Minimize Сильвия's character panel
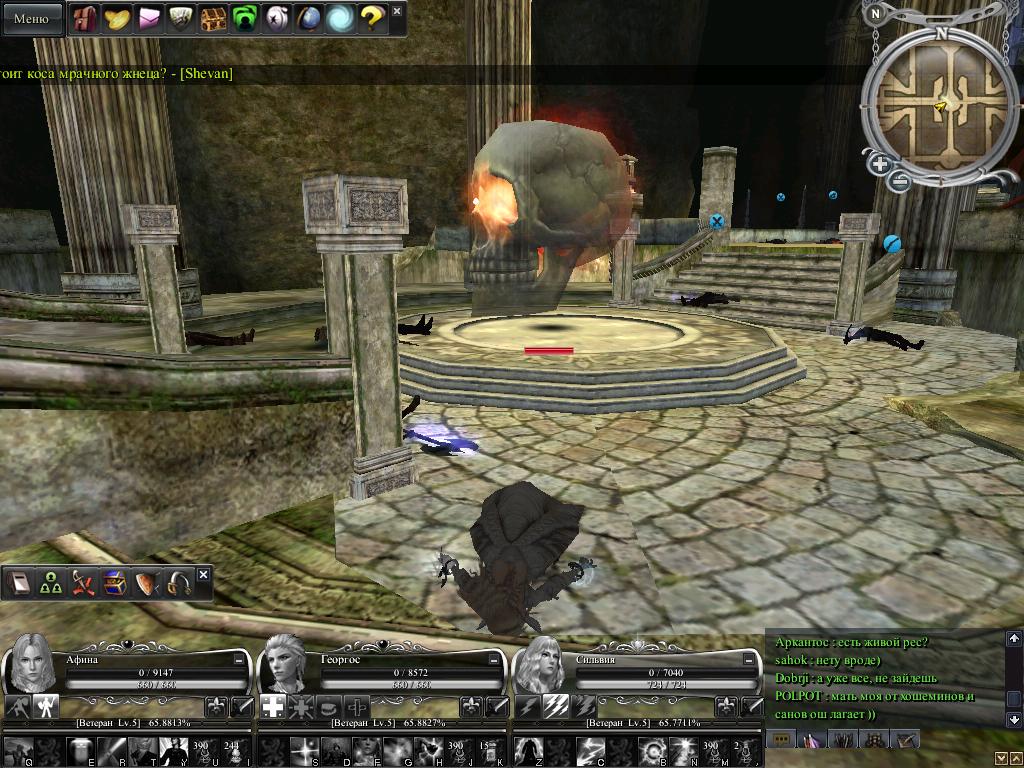Image resolution: width=1024 pixels, height=768 pixels. point(750,660)
